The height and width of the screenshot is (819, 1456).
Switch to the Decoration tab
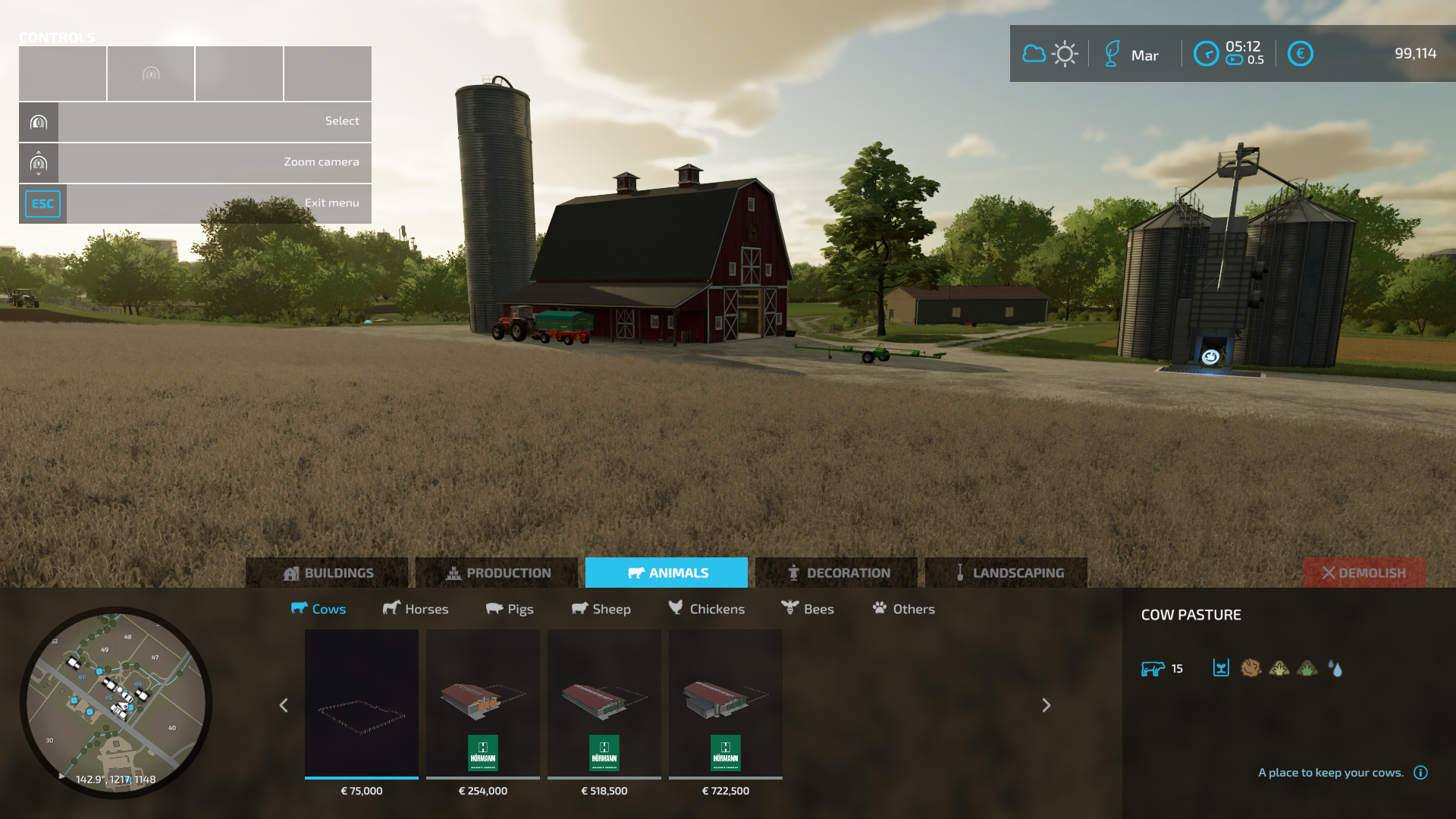[836, 573]
